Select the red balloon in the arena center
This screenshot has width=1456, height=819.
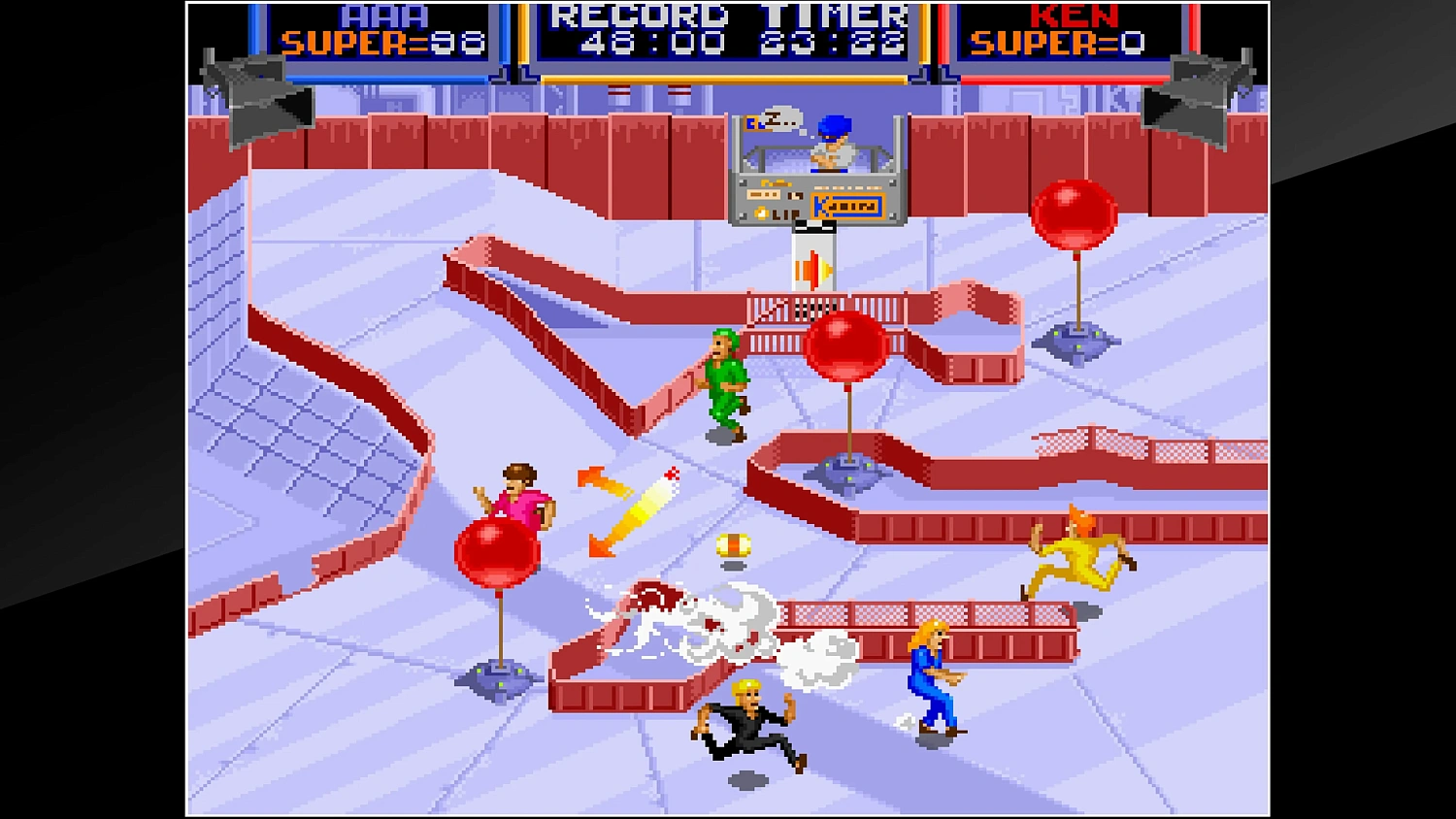click(846, 344)
